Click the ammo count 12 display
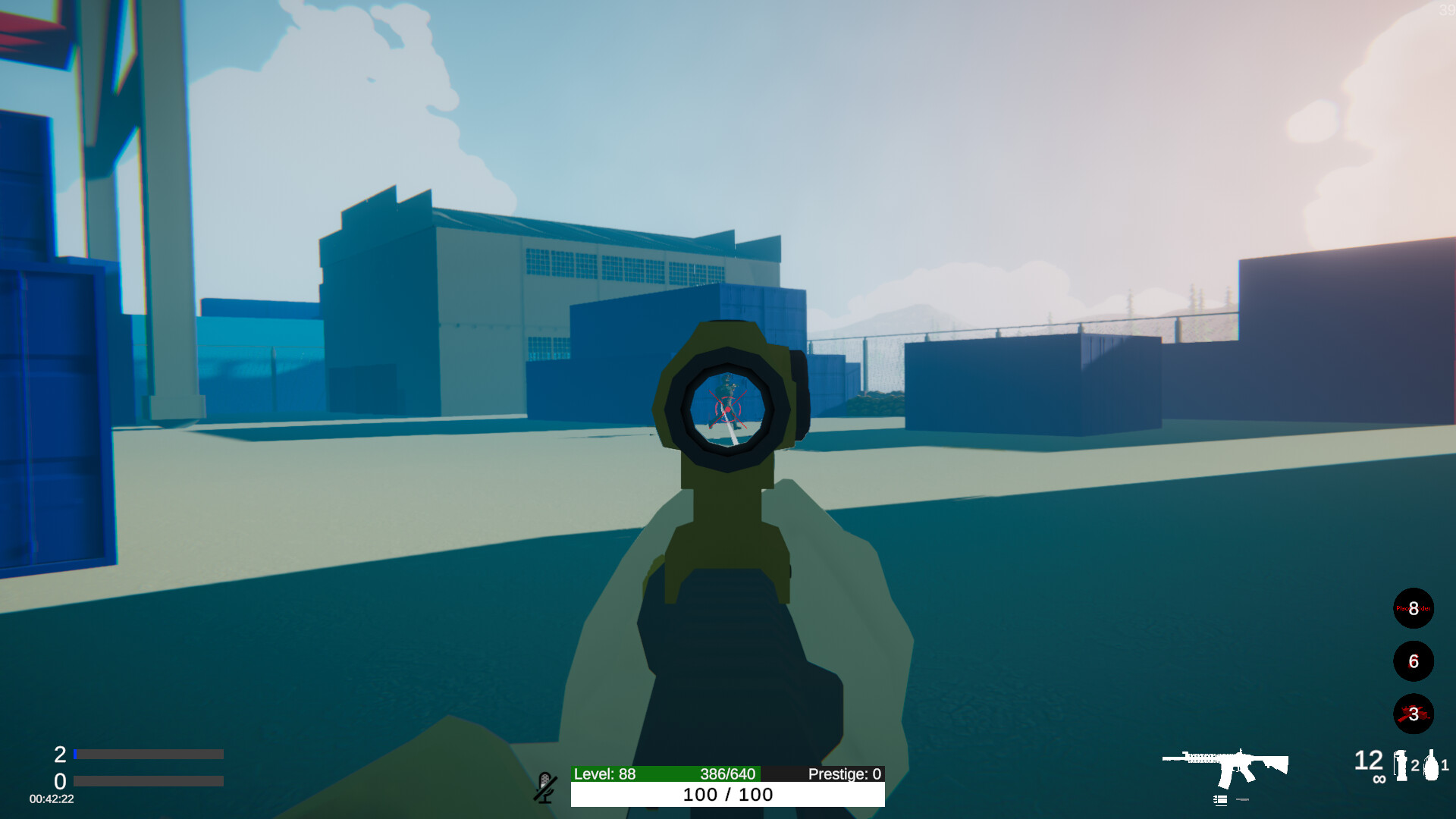Screen dimensions: 1456x819 [x=1368, y=761]
